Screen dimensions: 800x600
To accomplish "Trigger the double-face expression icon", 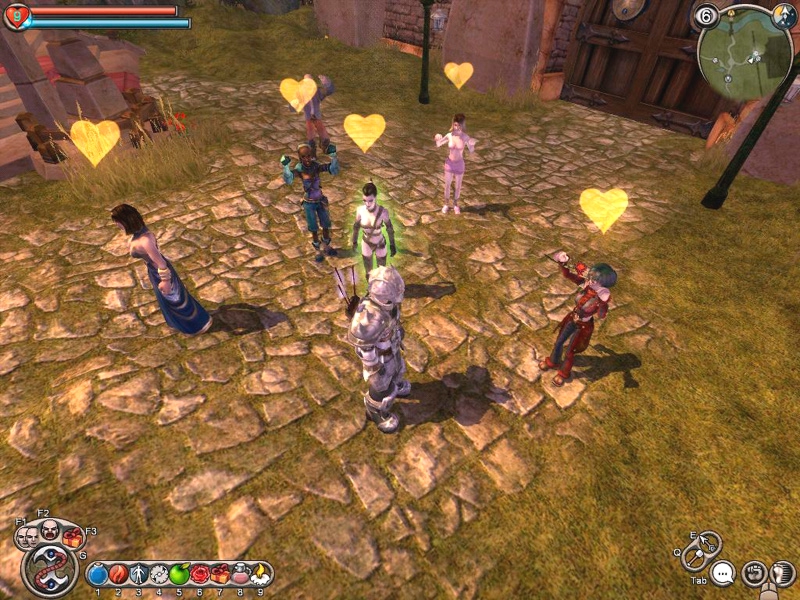I will (25, 536).
